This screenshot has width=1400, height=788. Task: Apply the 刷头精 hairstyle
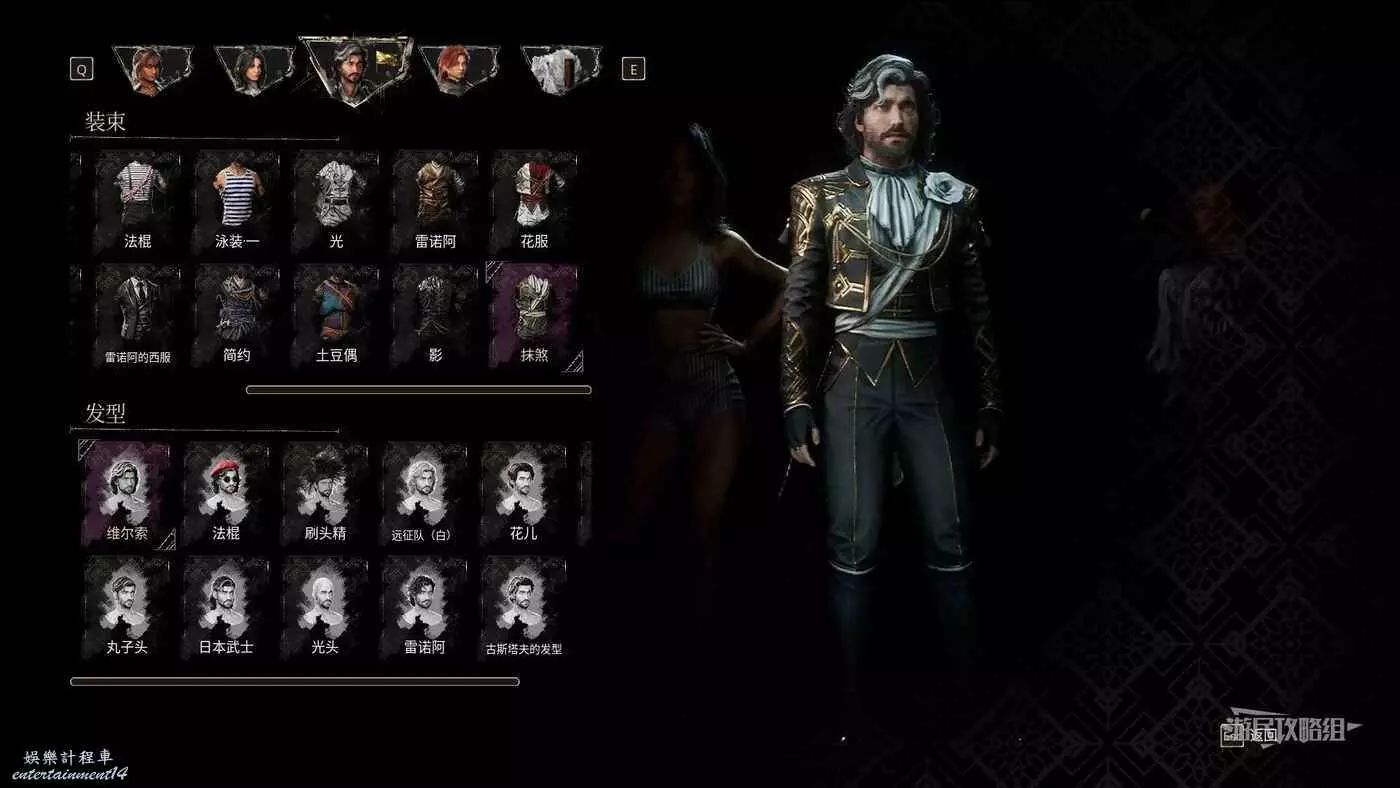tap(325, 494)
